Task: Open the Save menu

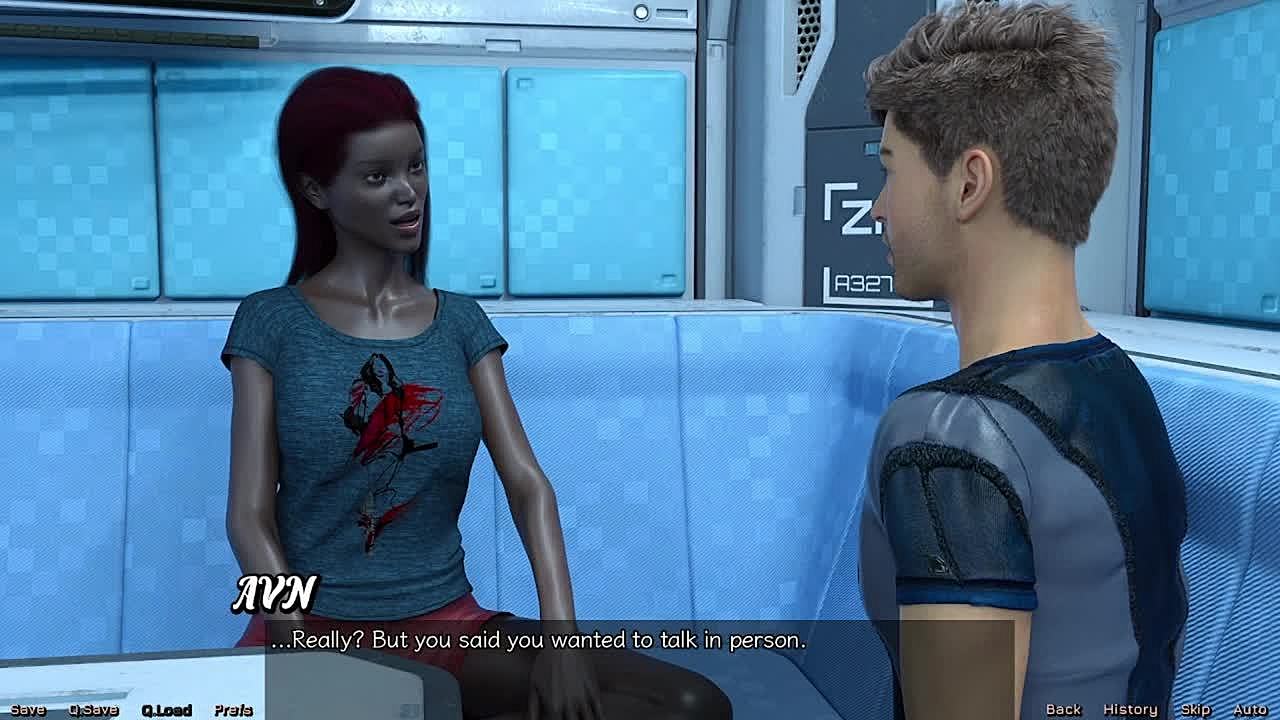Action: click(28, 710)
